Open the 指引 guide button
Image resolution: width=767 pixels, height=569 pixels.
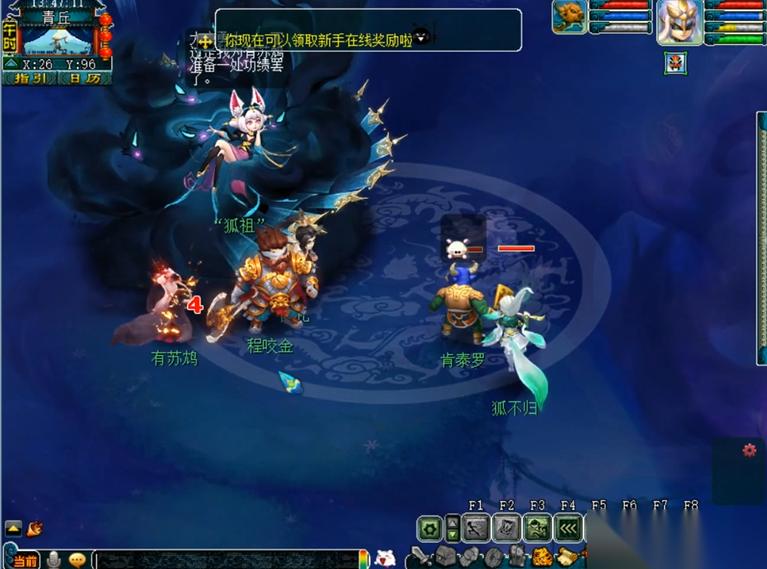tap(30, 78)
